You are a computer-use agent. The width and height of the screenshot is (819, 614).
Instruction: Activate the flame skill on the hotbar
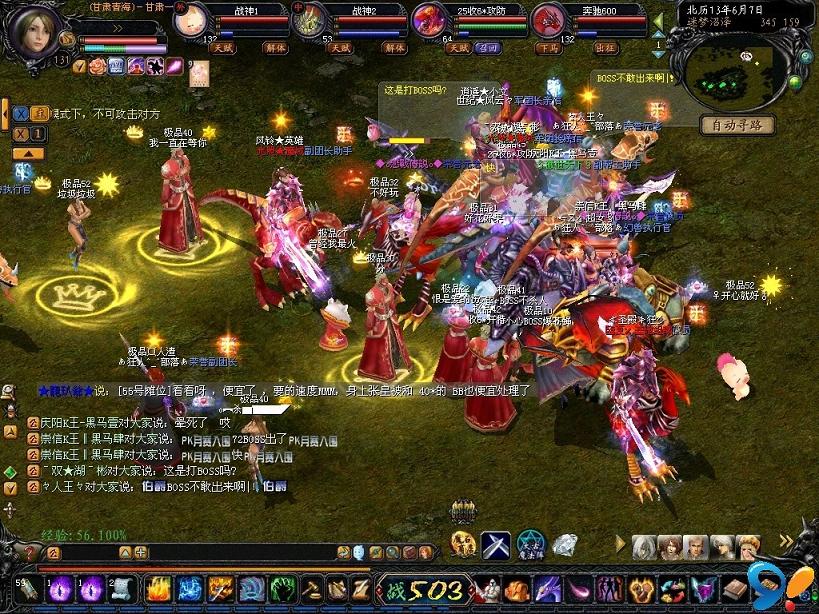coord(158,588)
